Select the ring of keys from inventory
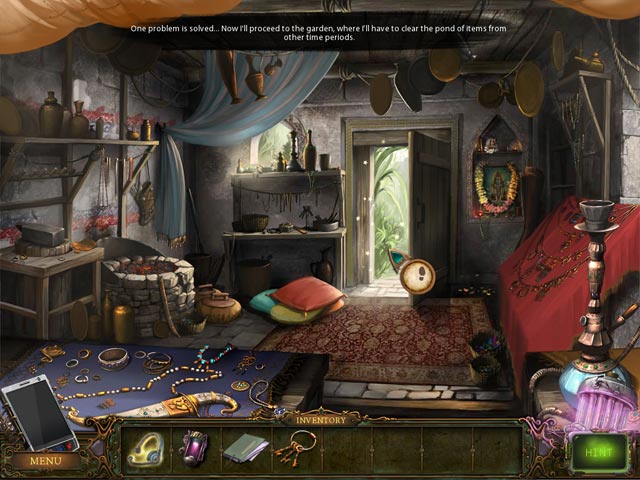The image size is (640, 480). [294, 447]
